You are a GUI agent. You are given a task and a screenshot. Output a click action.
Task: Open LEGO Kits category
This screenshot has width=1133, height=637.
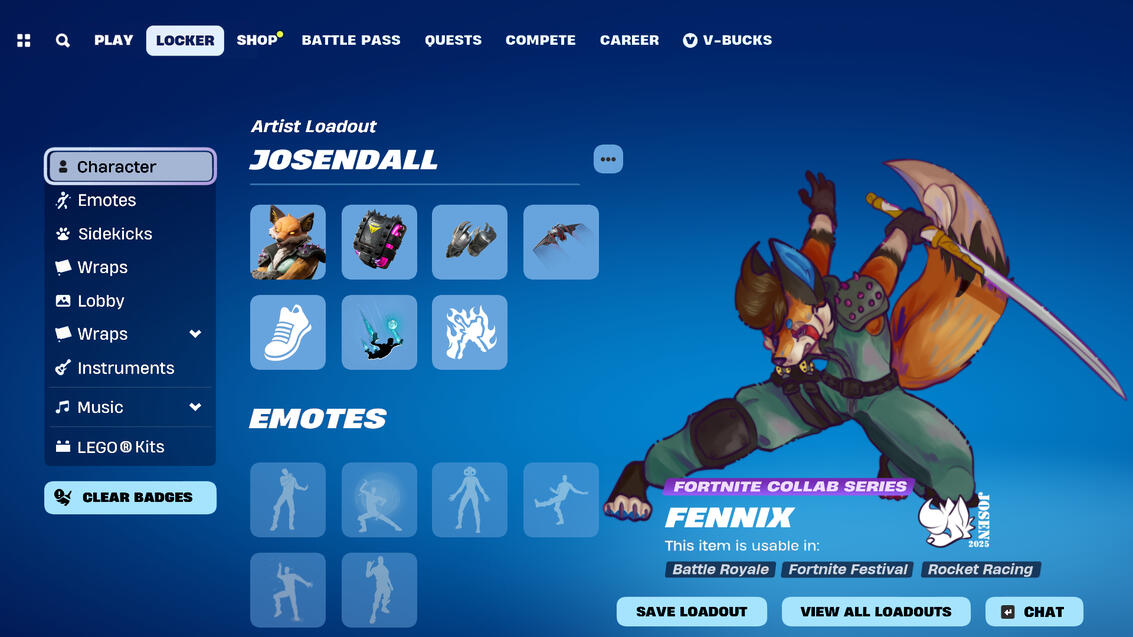point(121,447)
